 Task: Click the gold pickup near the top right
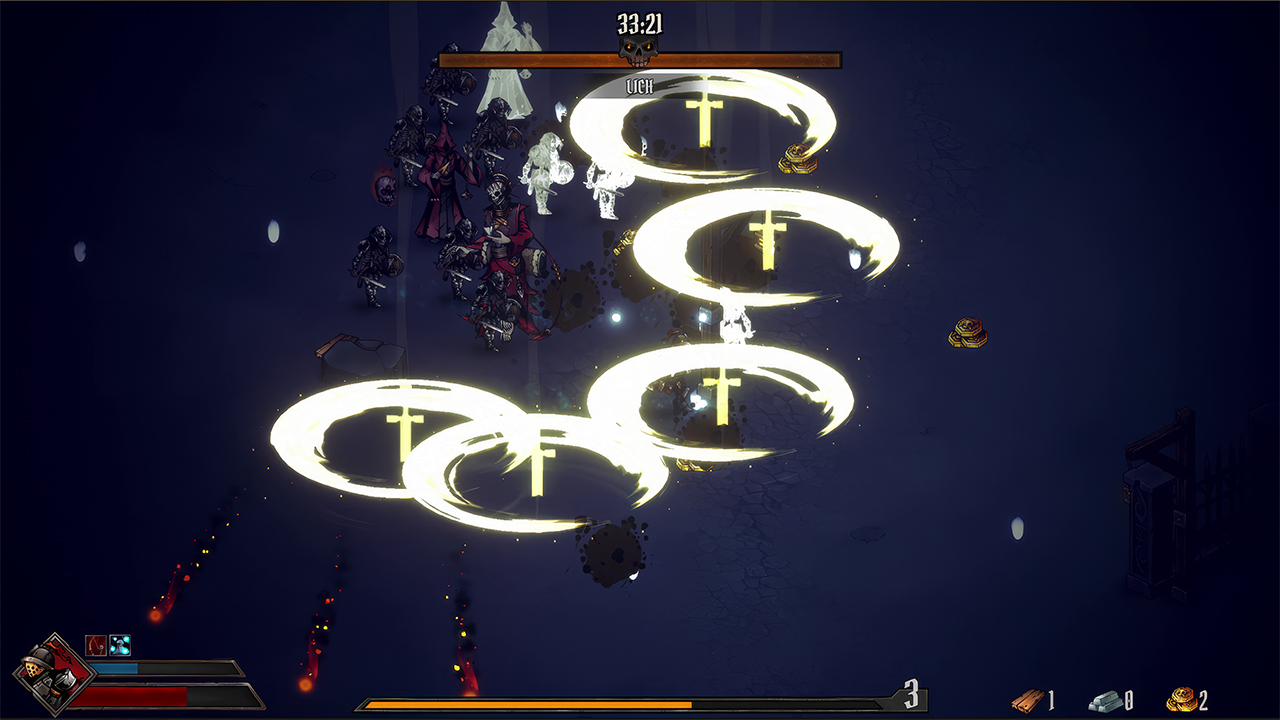click(797, 158)
